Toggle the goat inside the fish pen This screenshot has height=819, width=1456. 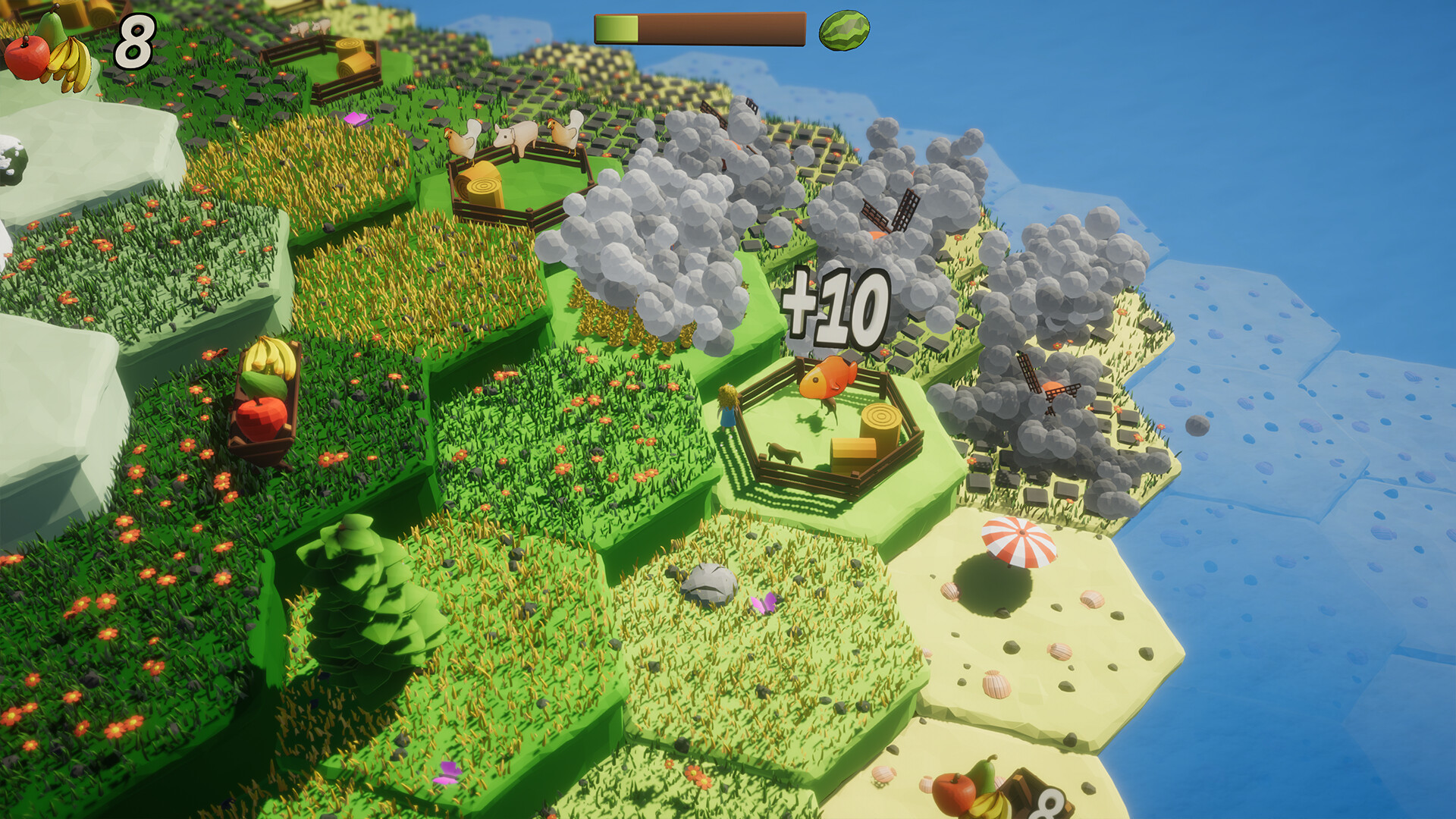[x=783, y=453]
